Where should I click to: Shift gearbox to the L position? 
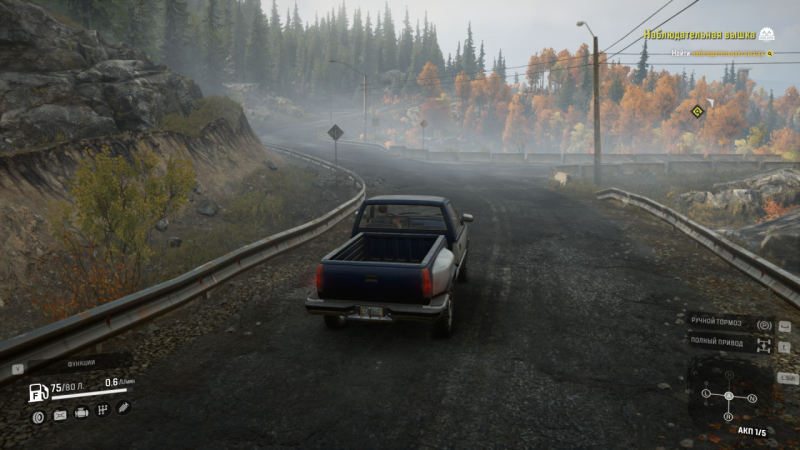pos(706,394)
